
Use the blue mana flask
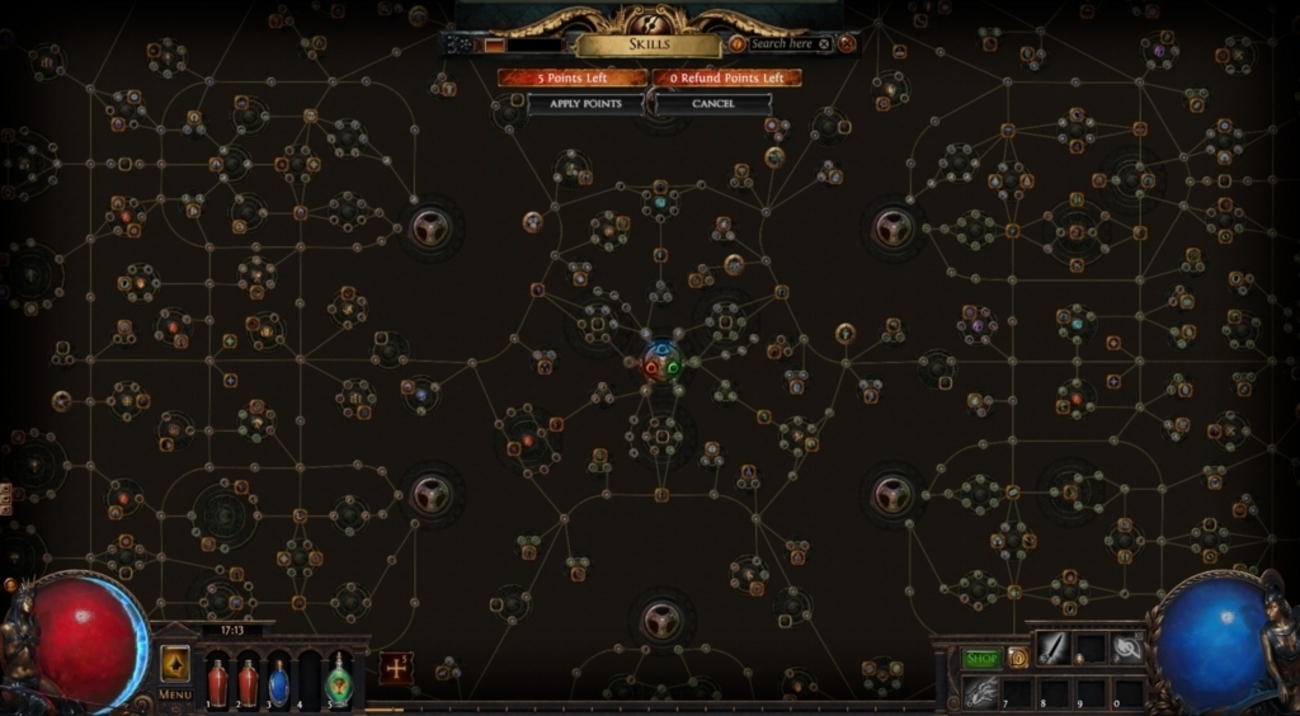[x=279, y=682]
